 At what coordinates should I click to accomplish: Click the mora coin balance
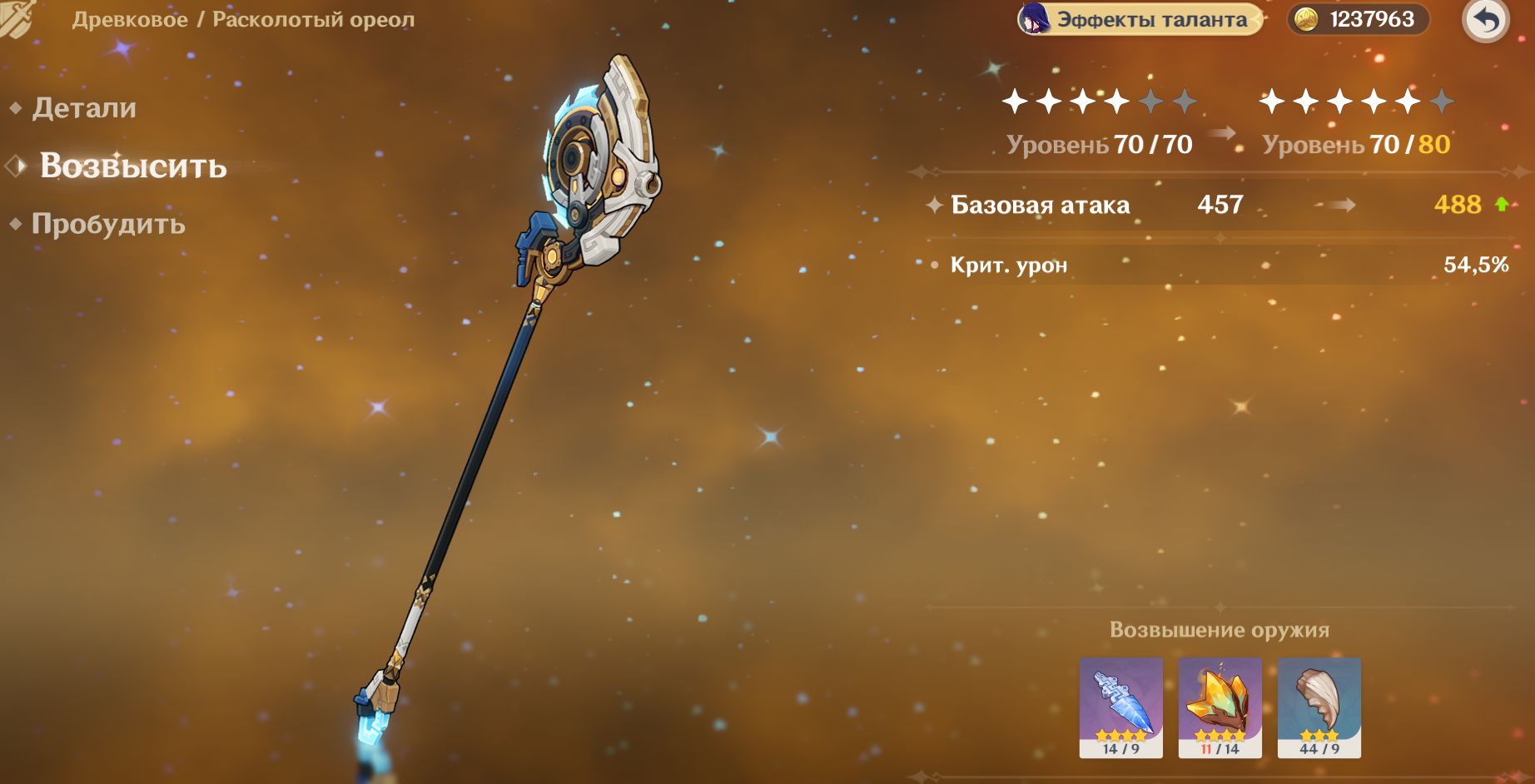pyautogui.click(x=1359, y=19)
